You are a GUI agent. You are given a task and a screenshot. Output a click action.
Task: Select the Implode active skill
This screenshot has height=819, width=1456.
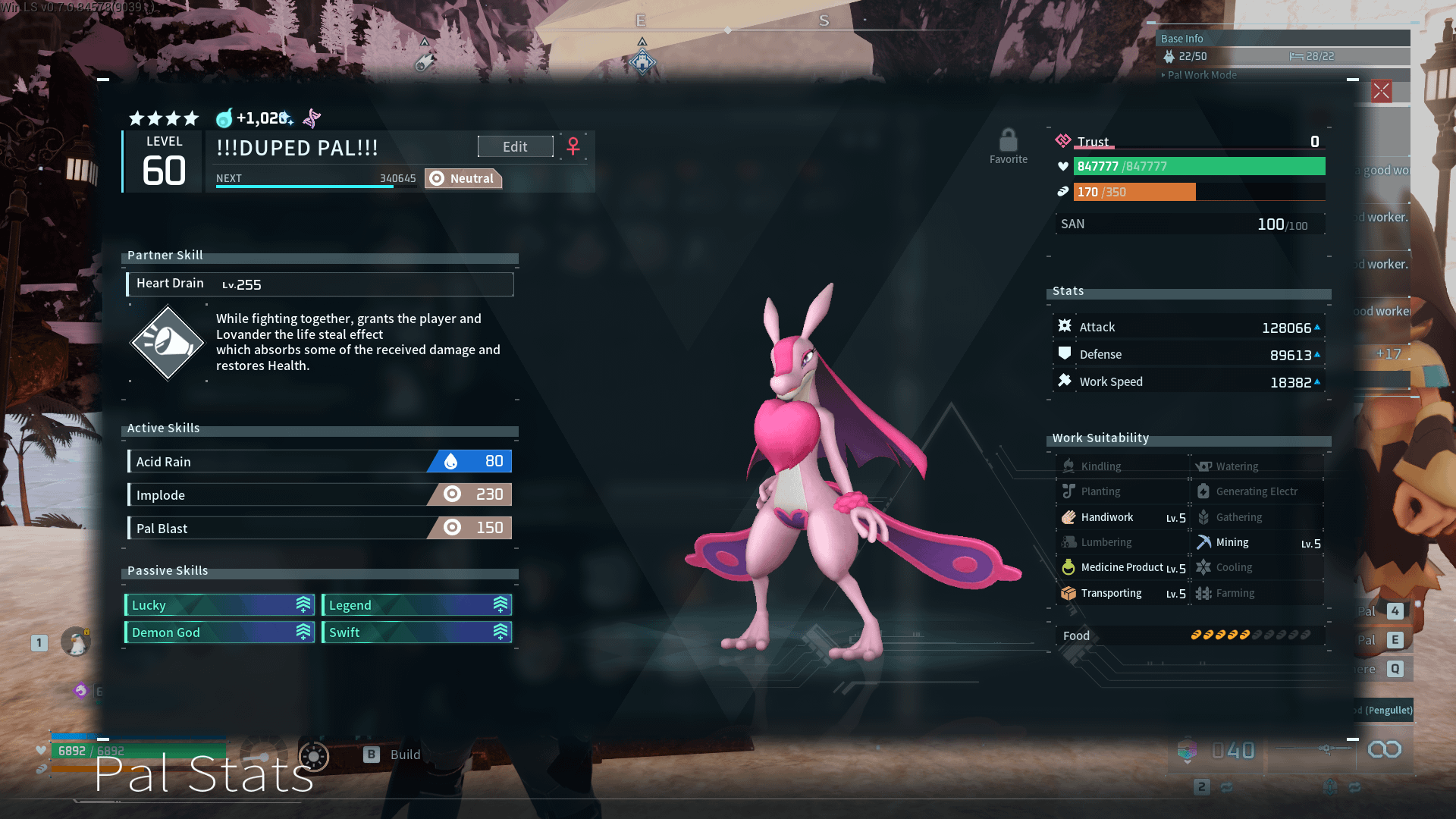pyautogui.click(x=319, y=494)
